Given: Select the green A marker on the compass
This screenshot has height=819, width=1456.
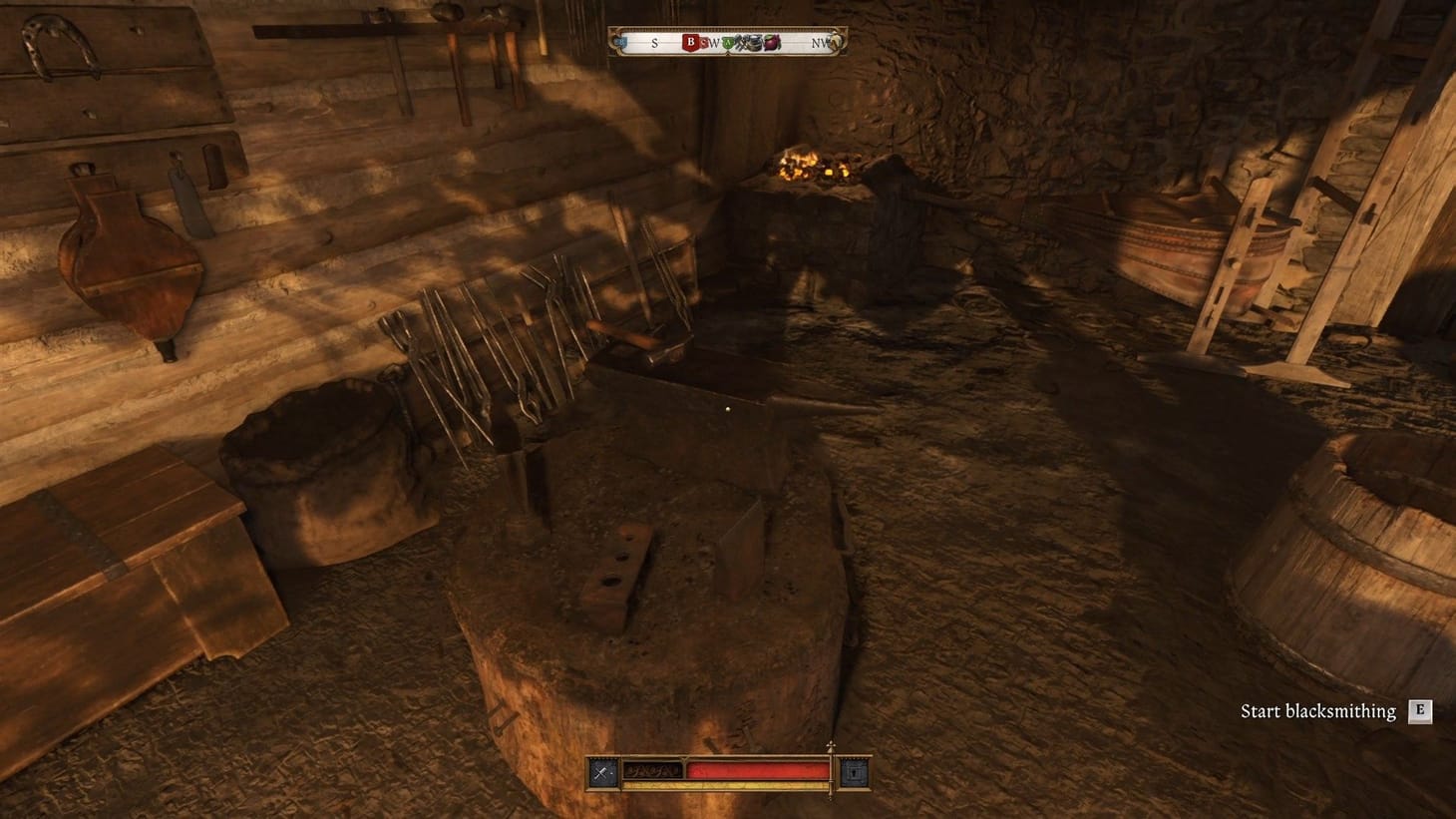Looking at the screenshot, I should tap(729, 42).
